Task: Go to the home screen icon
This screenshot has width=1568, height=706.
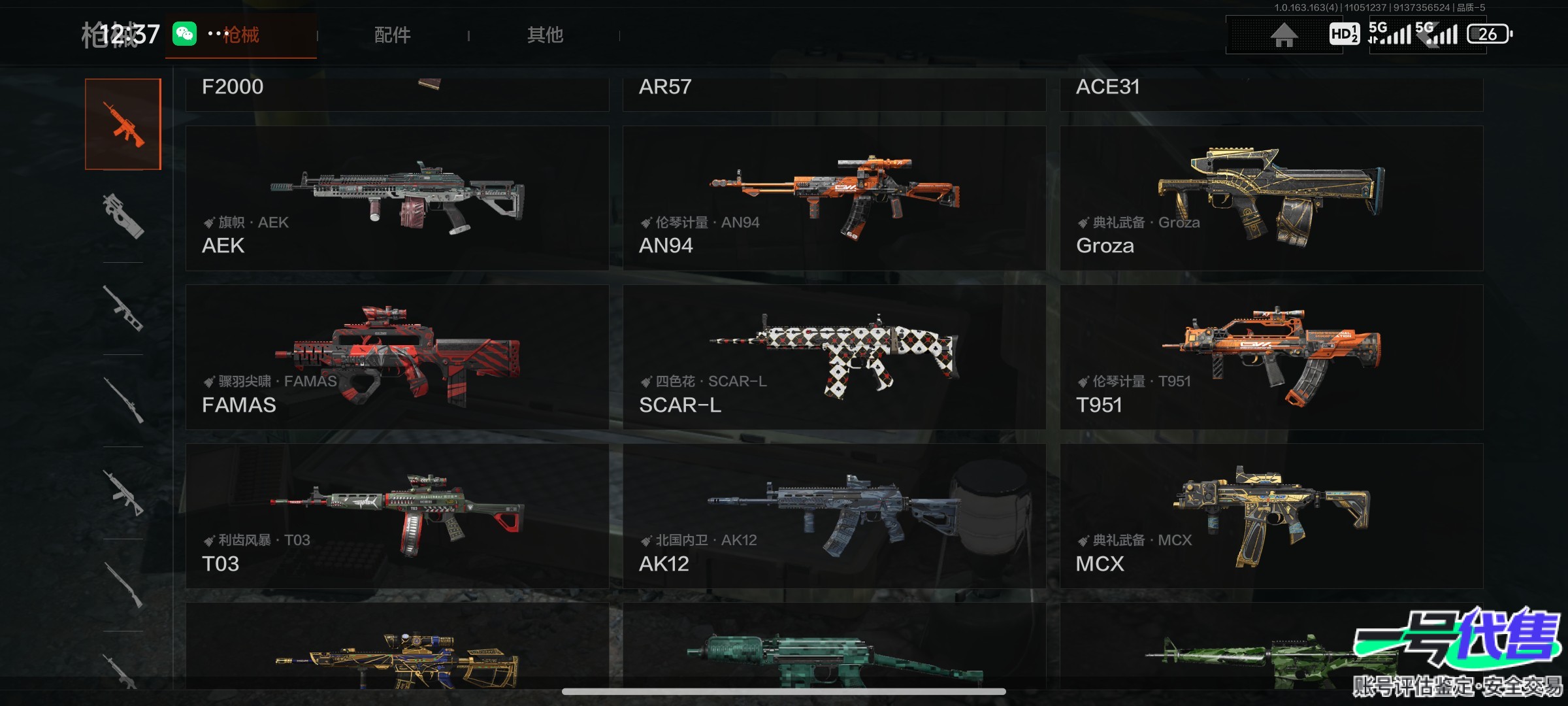Action: 1283,35
